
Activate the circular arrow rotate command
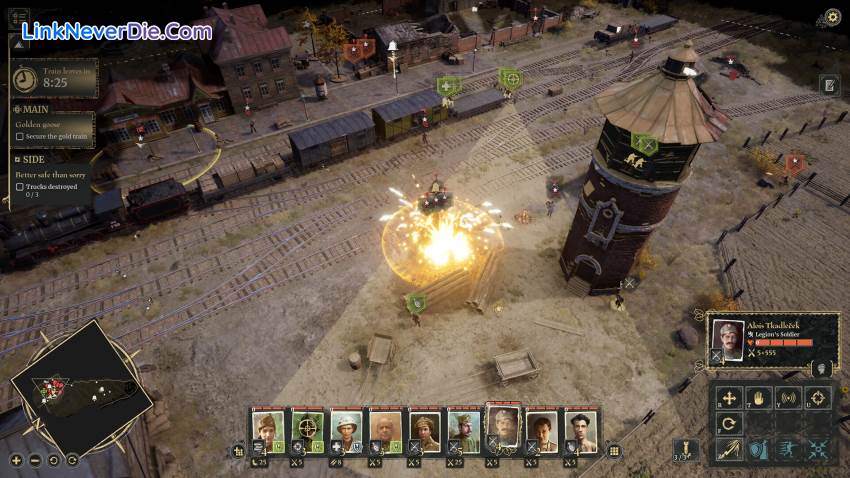[x=729, y=424]
